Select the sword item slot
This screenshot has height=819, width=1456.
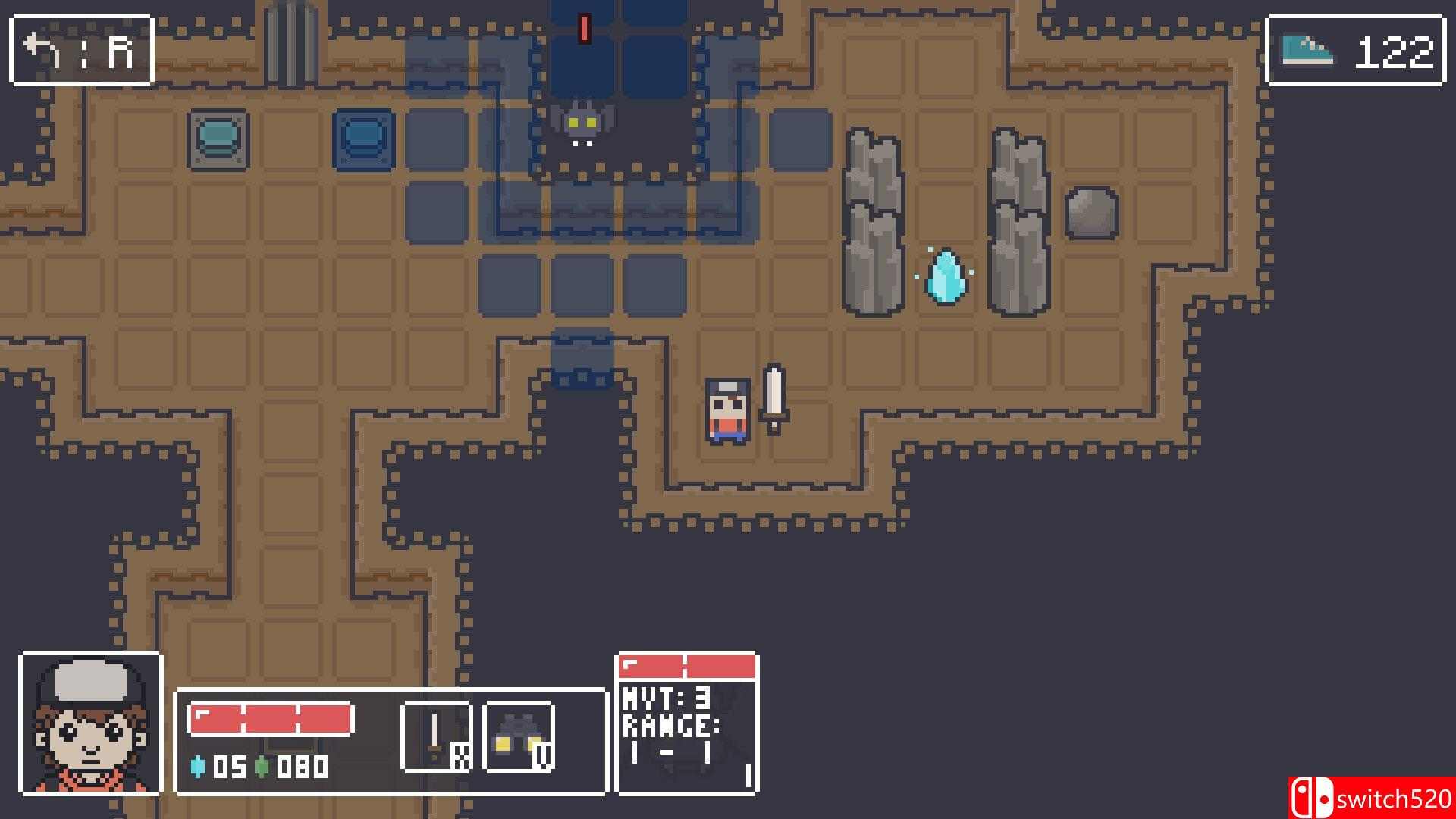point(437,737)
